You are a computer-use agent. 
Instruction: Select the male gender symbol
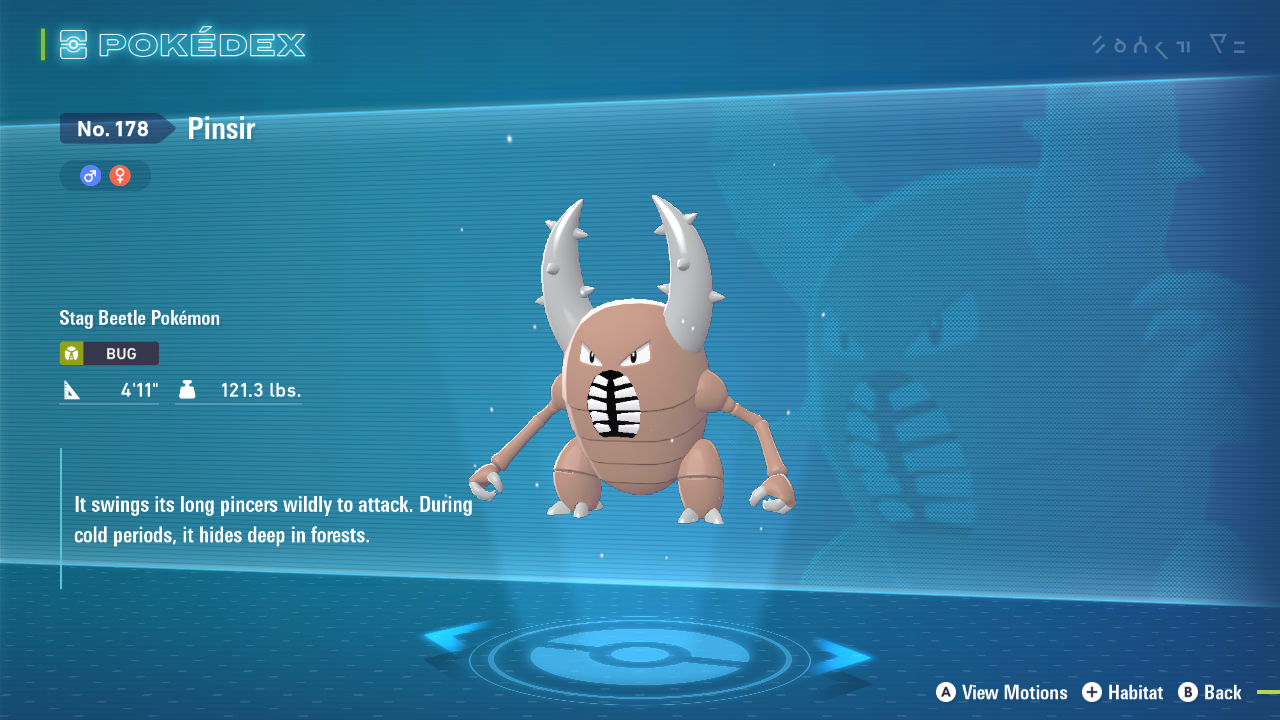tap(89, 175)
